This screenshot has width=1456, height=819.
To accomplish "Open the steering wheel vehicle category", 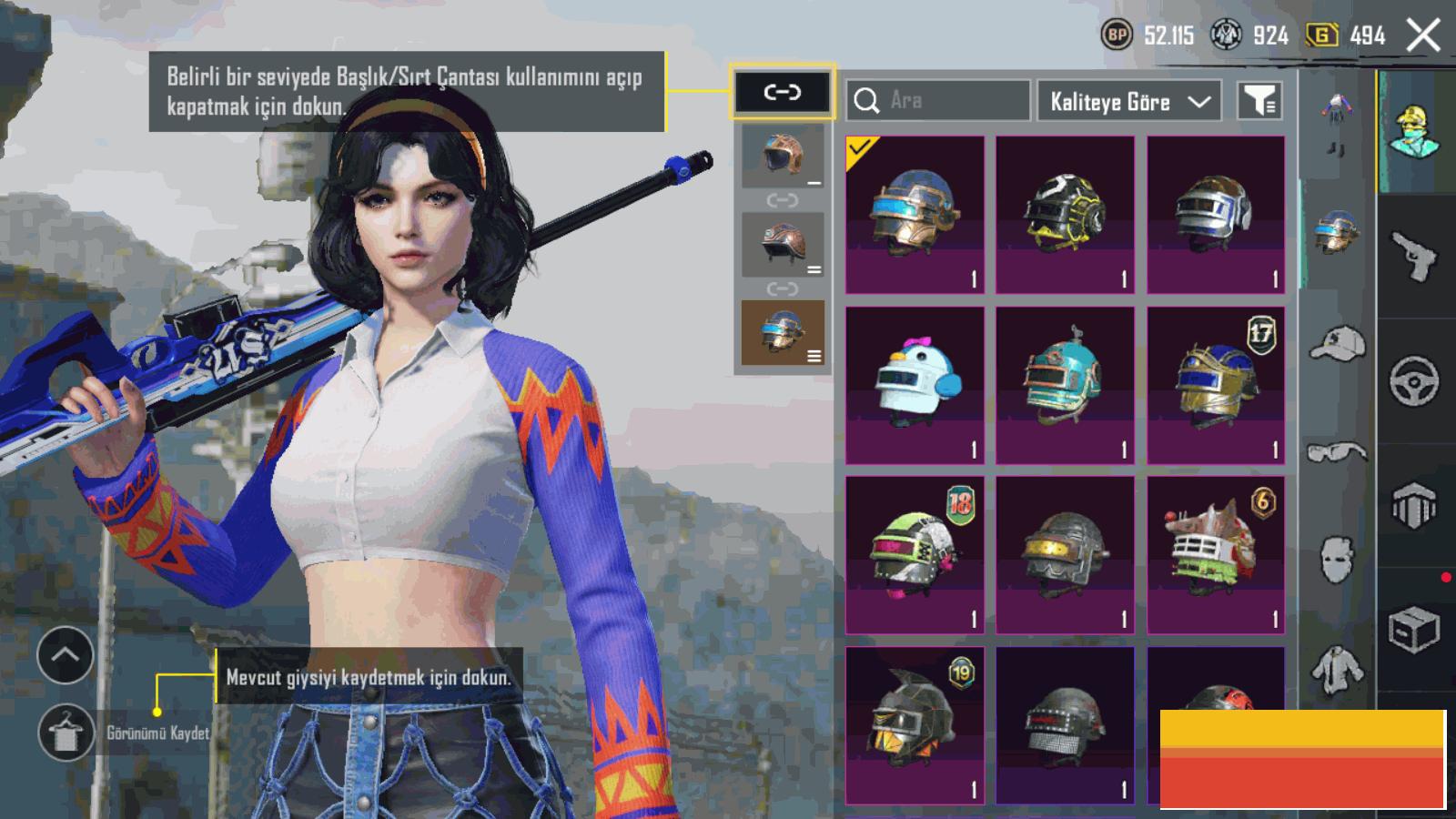I will click(1414, 380).
